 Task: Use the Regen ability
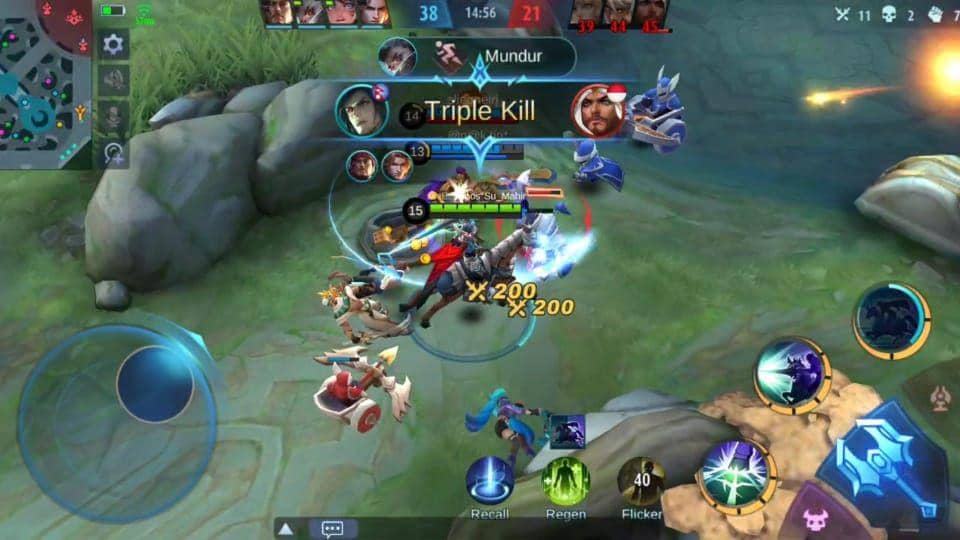(565, 481)
